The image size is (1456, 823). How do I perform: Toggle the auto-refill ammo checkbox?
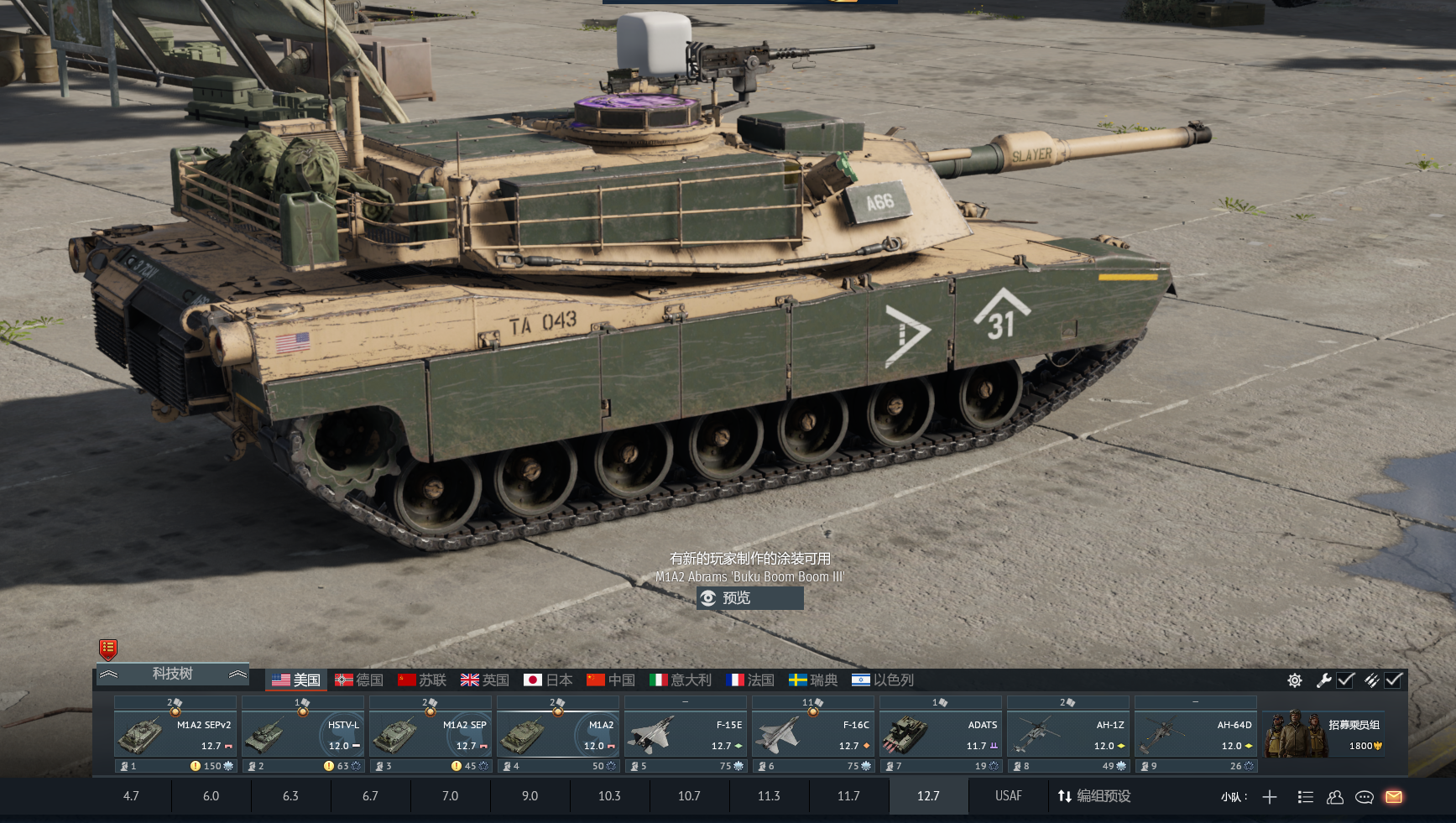pyautogui.click(x=1394, y=680)
